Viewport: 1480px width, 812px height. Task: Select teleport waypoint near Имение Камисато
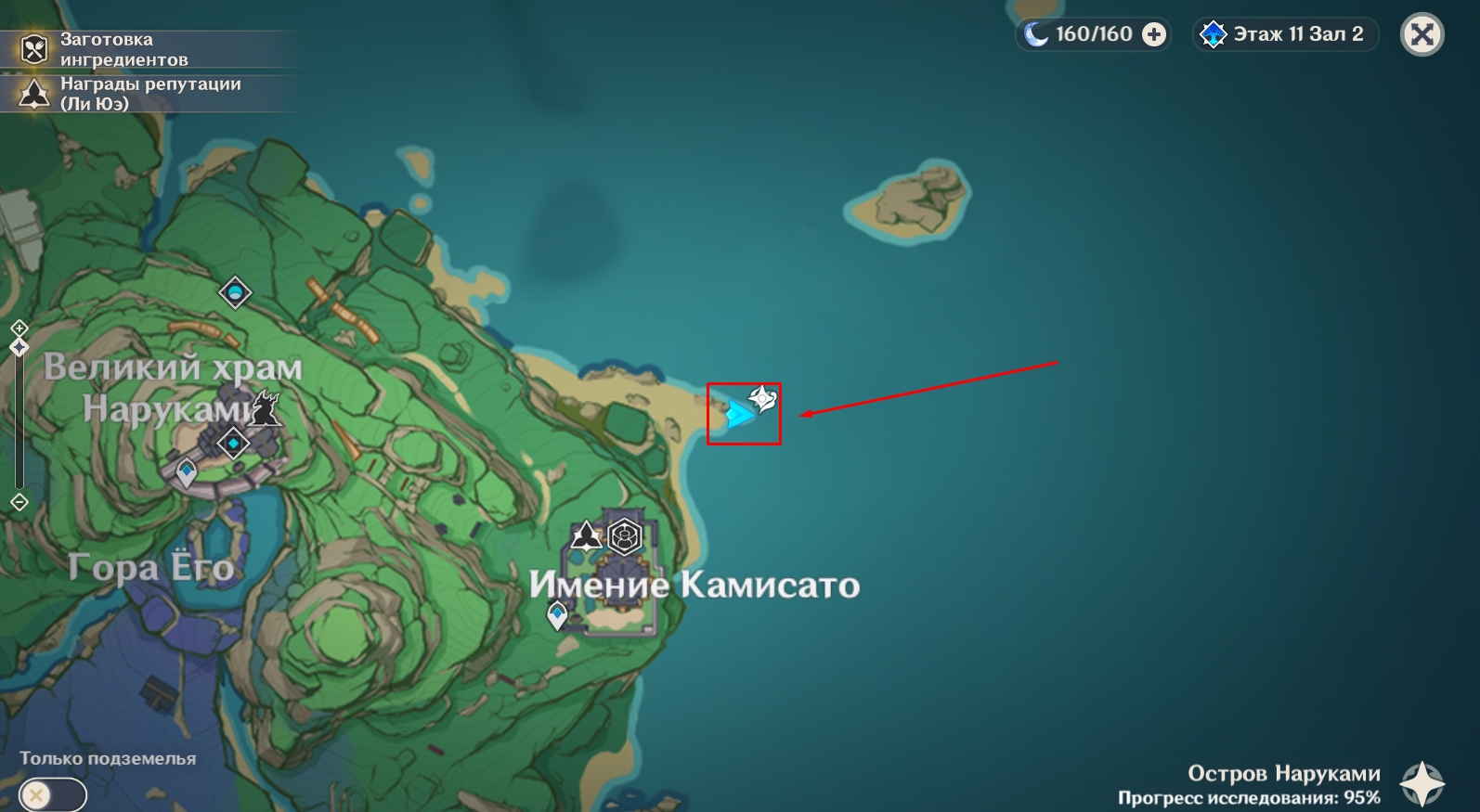pos(557,614)
